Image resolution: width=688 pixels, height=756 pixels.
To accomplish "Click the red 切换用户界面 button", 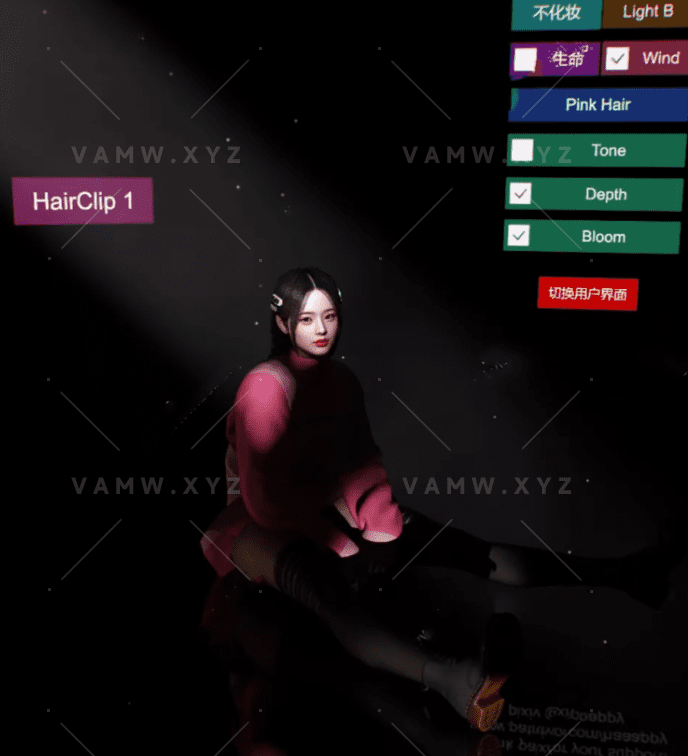I will (x=587, y=294).
